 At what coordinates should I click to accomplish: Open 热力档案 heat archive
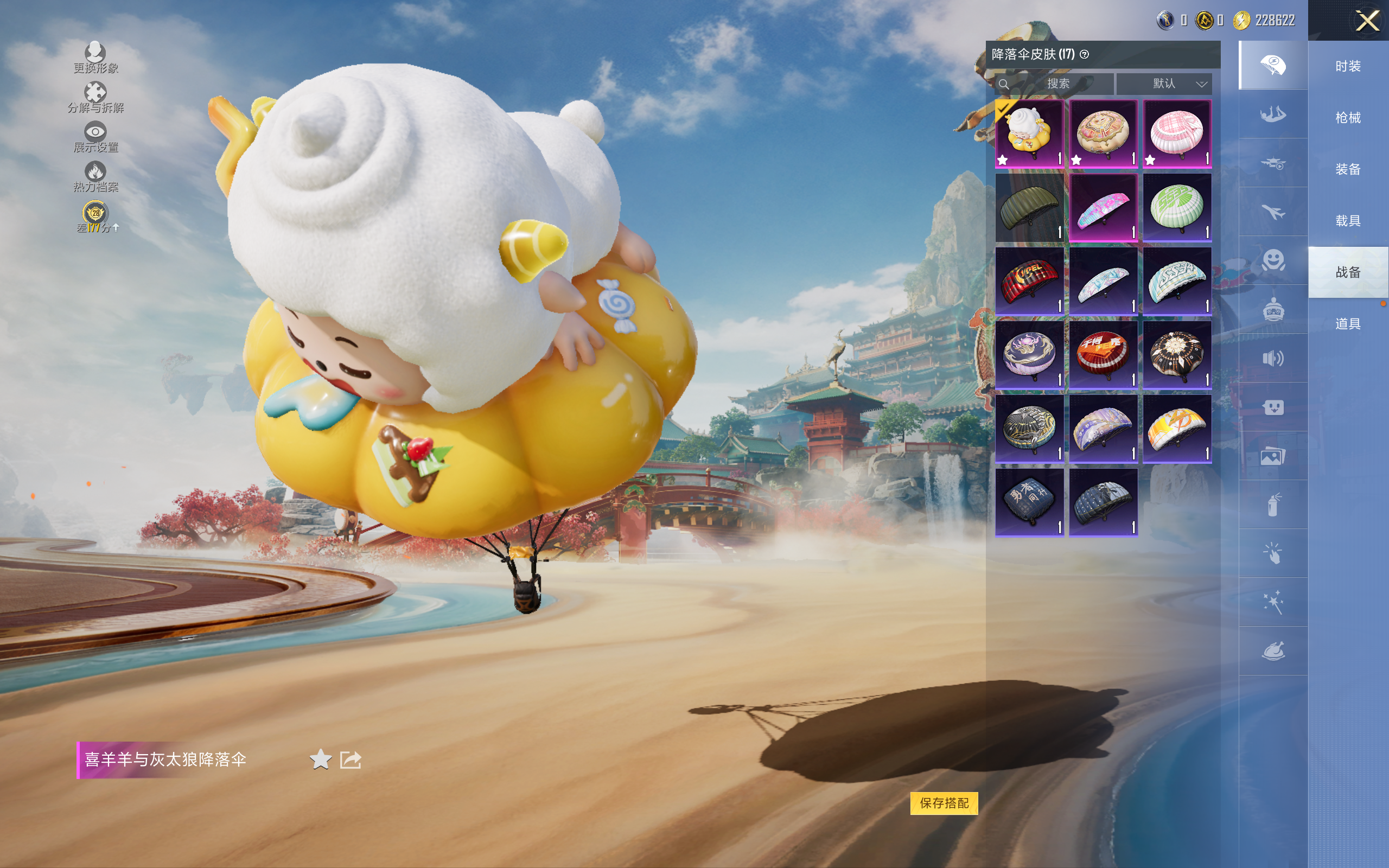(95, 176)
